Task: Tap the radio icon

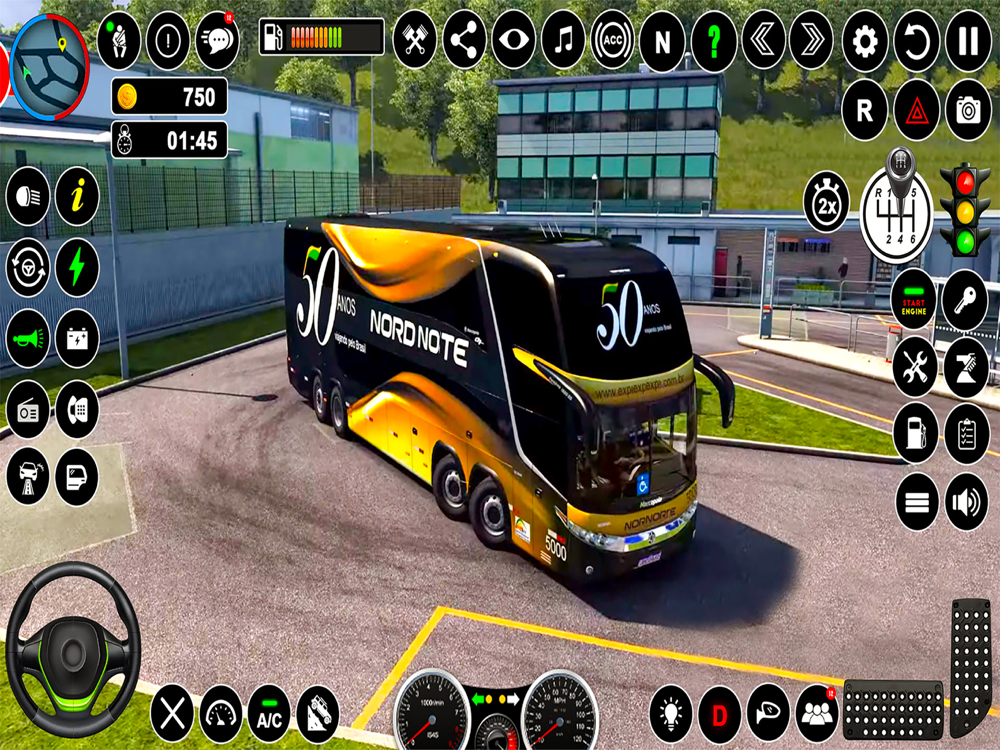Action: point(27,409)
